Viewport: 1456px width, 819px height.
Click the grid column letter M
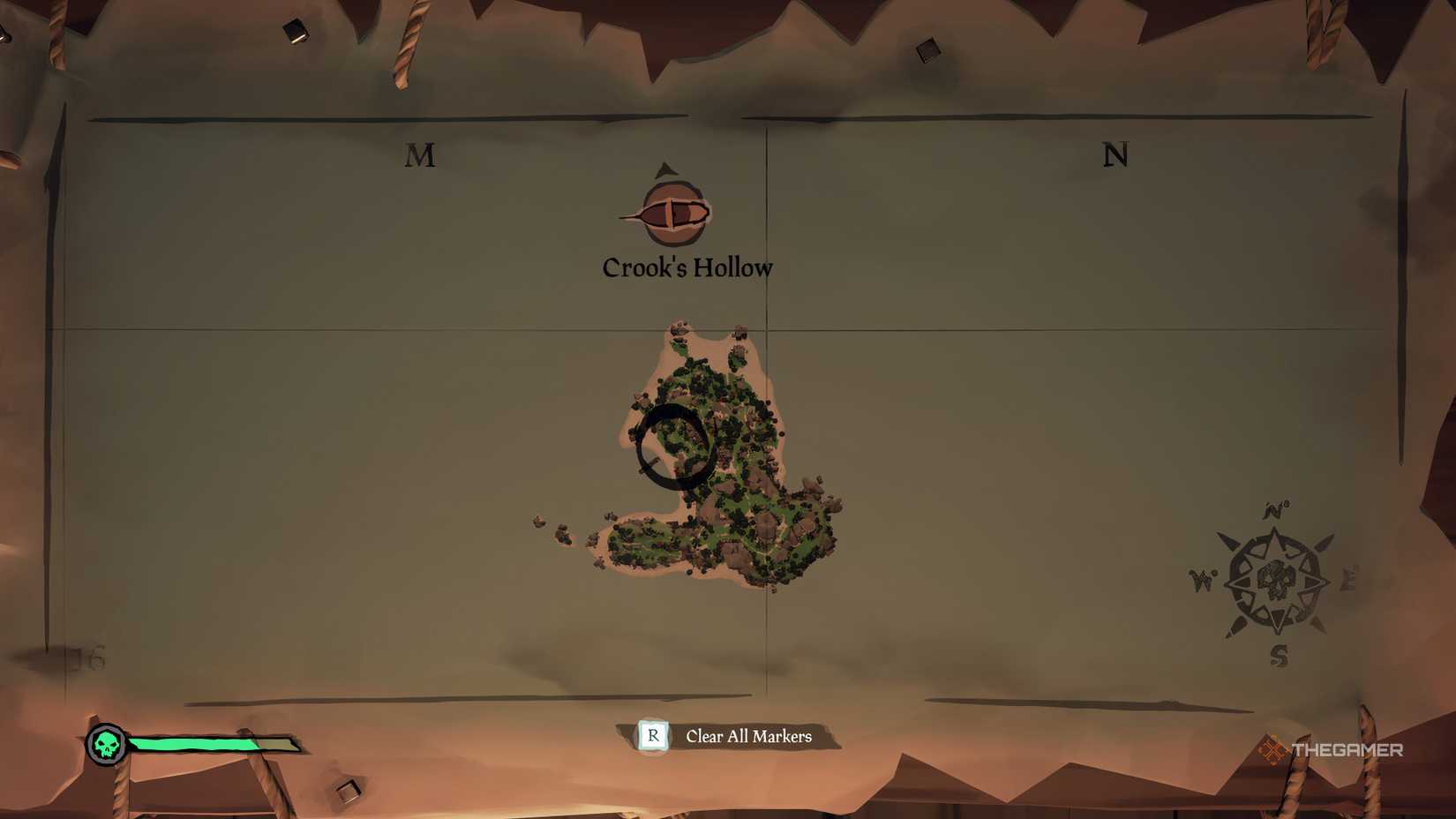421,156
